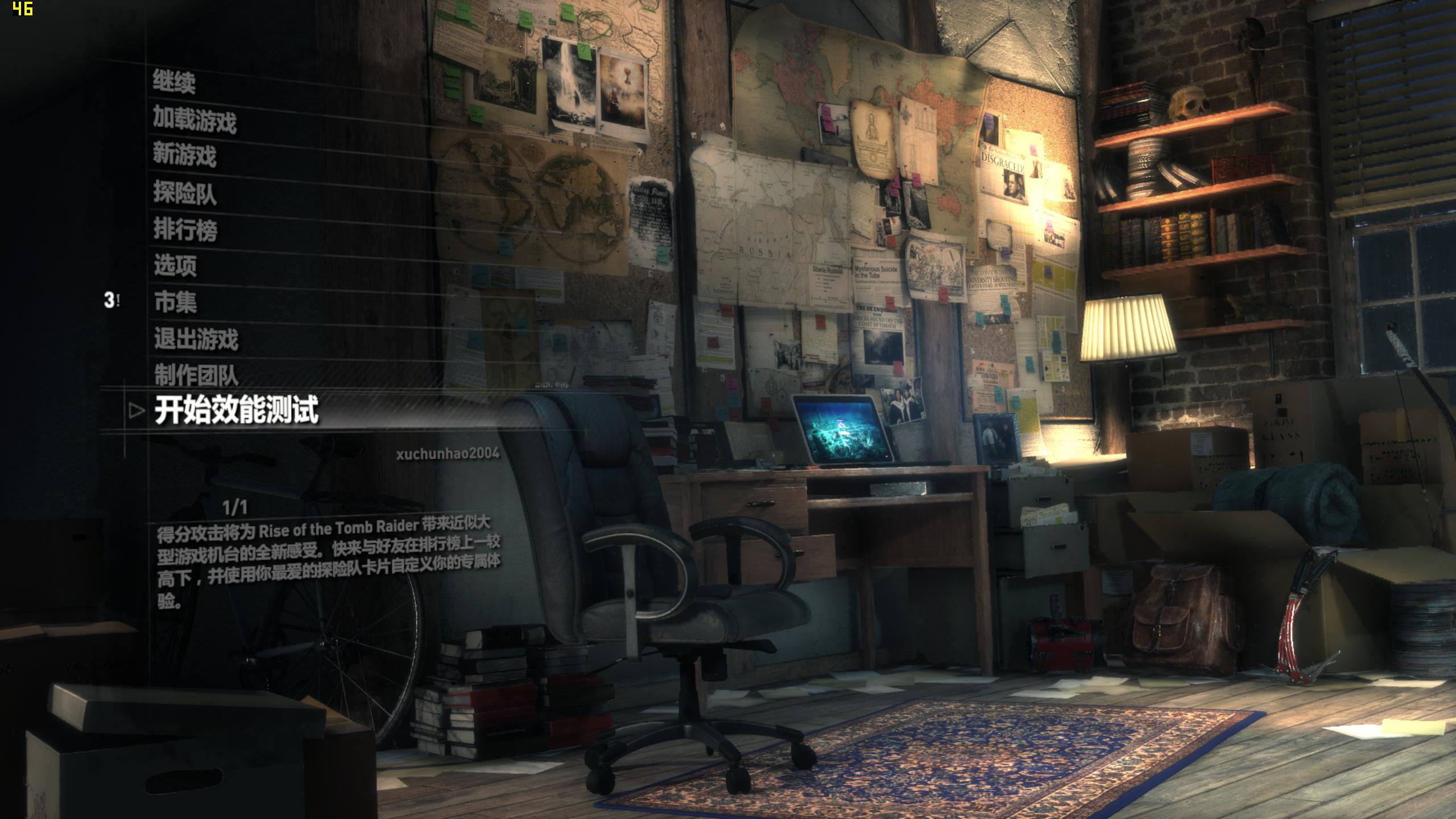
Task: Open the 加载游戏 load game menu
Action: pyautogui.click(x=195, y=119)
